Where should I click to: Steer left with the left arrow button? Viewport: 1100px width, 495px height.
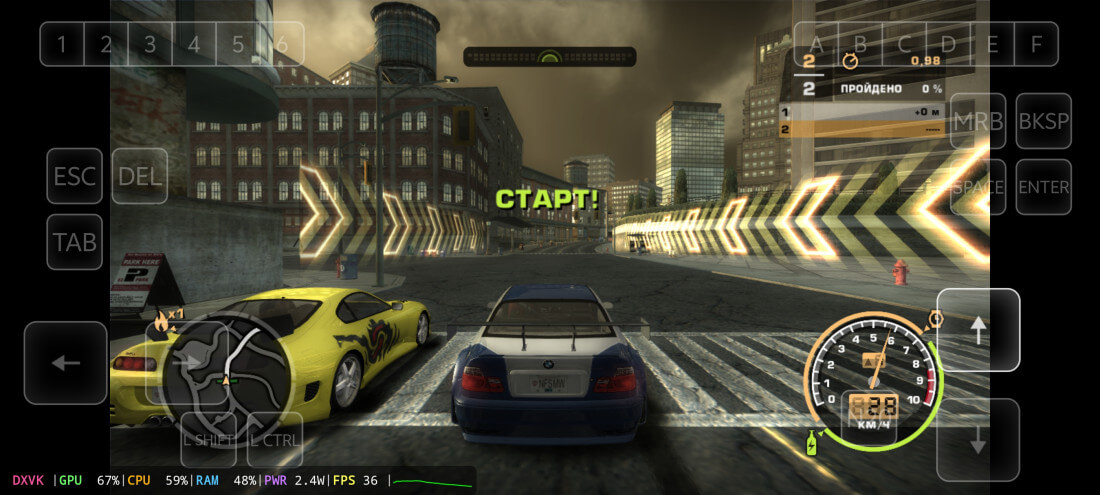tap(66, 362)
